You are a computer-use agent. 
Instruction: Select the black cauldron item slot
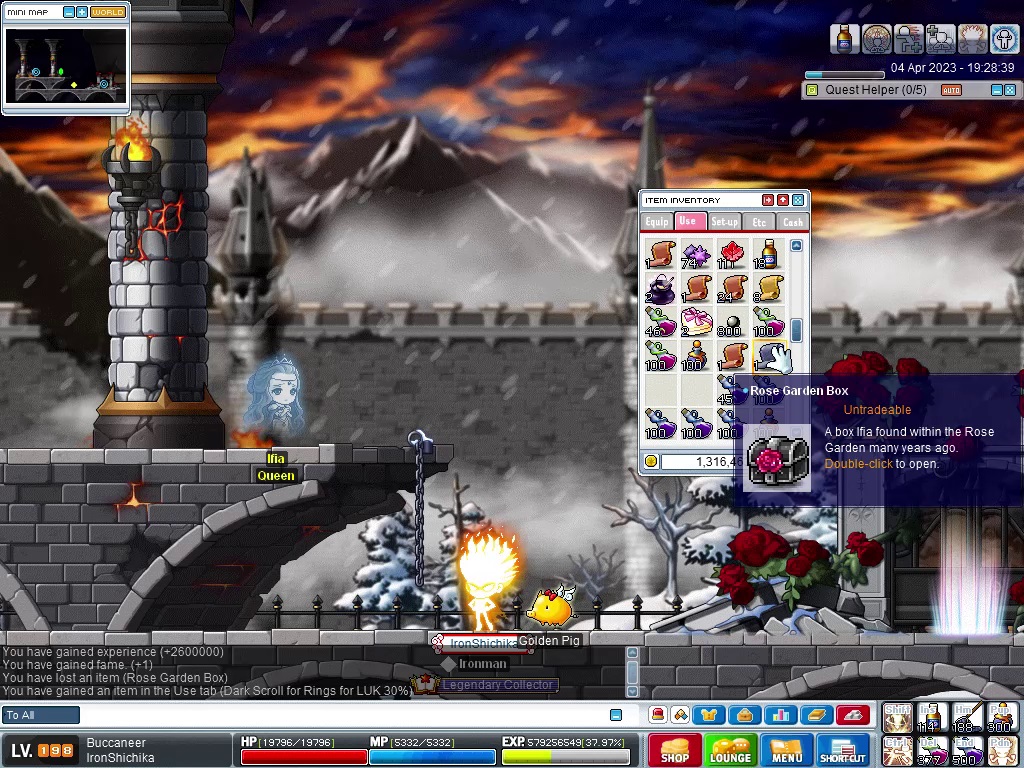click(661, 289)
